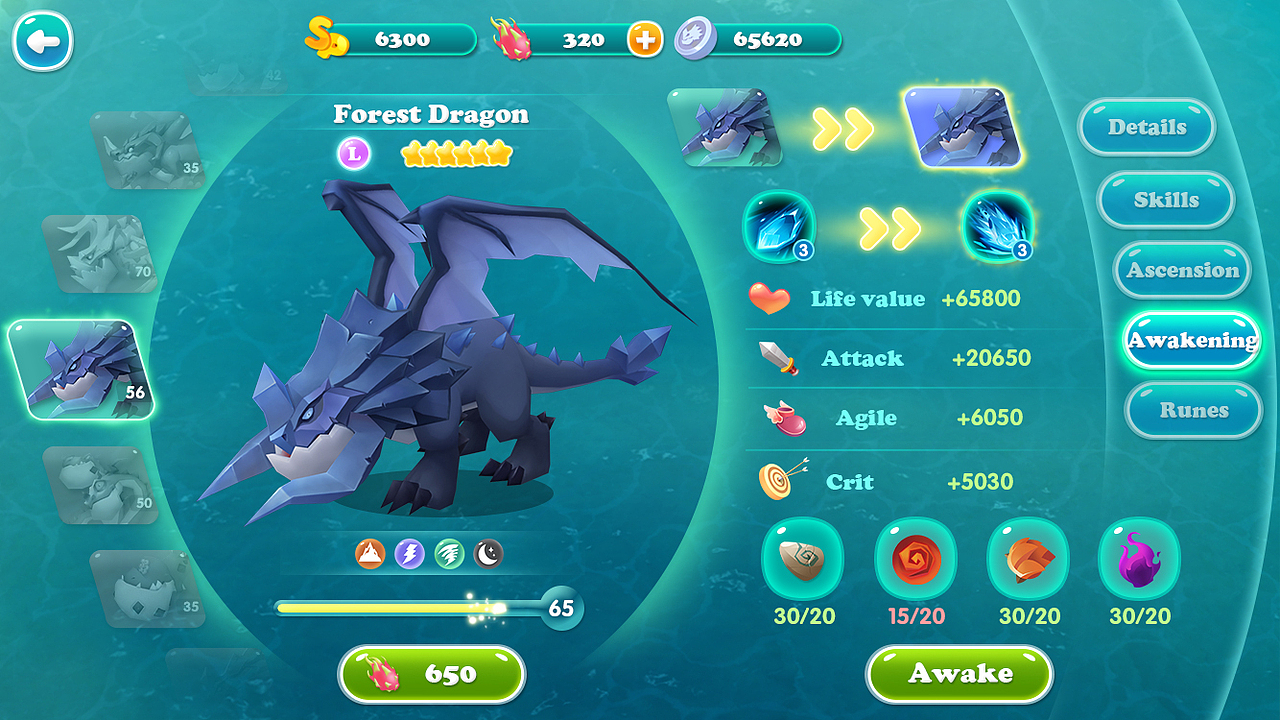1280x720 pixels.
Task: Open the Runes section
Action: [1193, 410]
